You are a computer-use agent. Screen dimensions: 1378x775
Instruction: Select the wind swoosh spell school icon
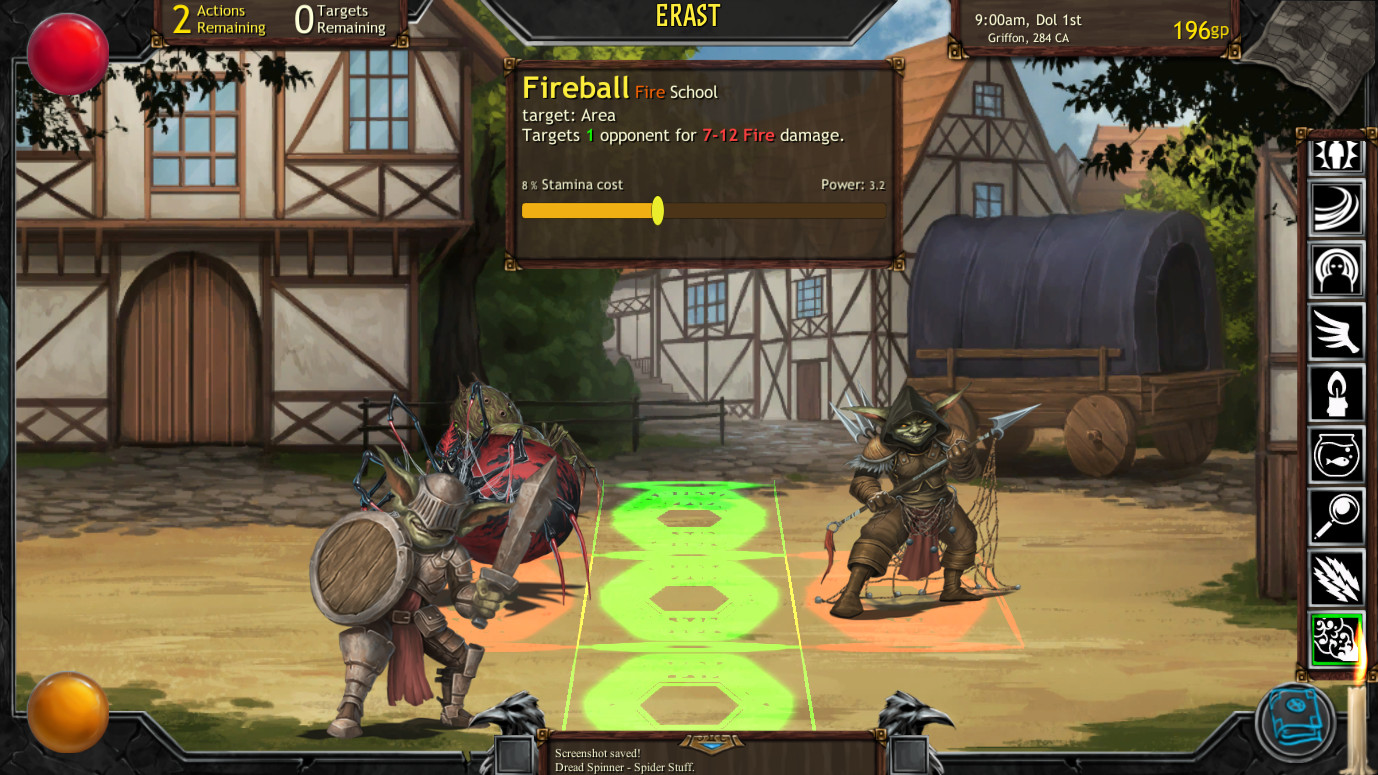[x=1337, y=208]
